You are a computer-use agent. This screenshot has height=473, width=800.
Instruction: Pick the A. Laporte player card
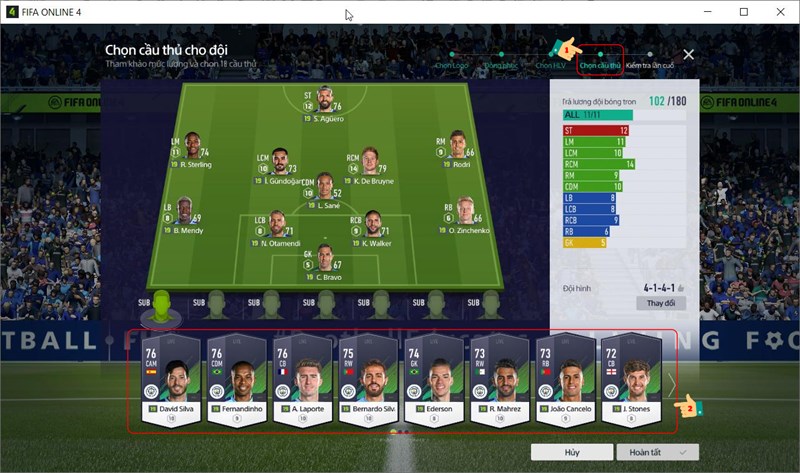pos(303,382)
